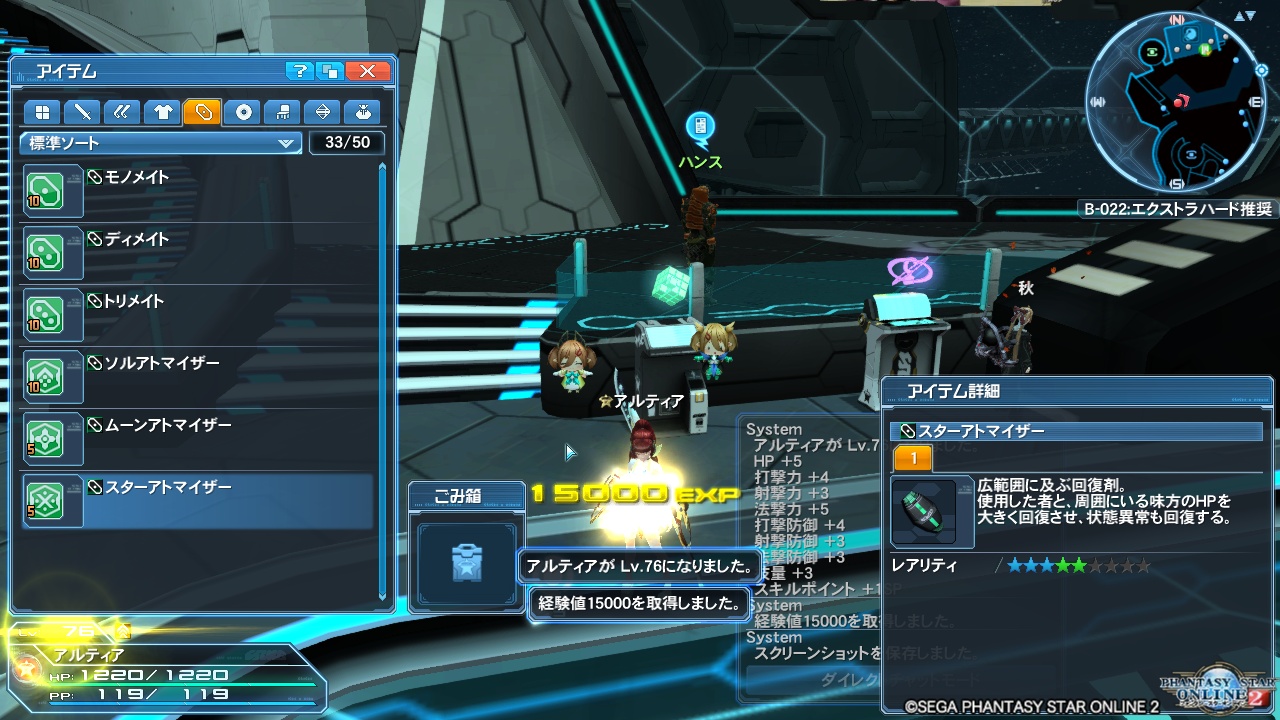The height and width of the screenshot is (720, 1280).
Task: Click the sort dropdown chevron arrow
Action: point(289,143)
